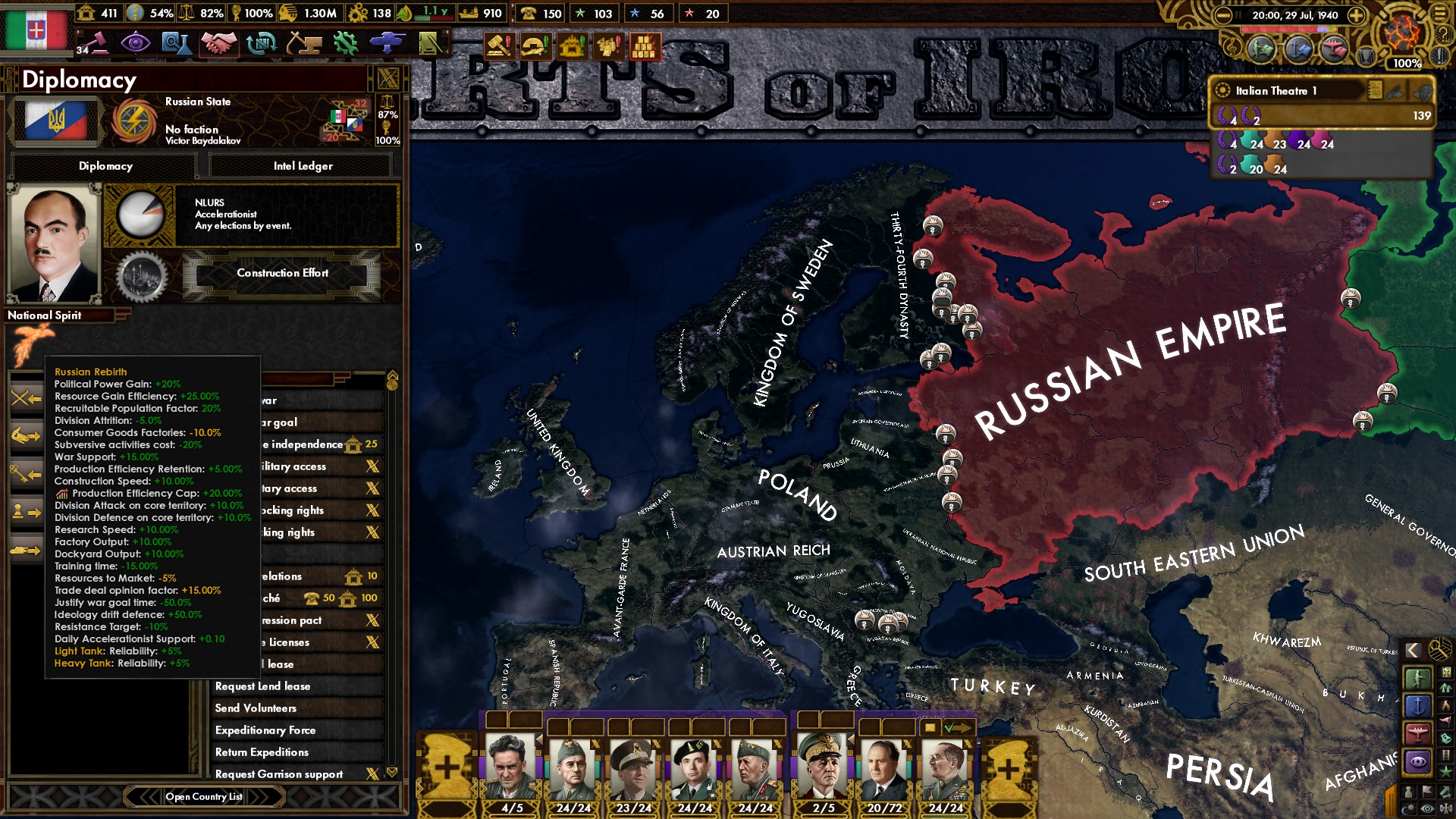Select the naval map mode anchor icon
1456x819 pixels.
pos(1418,705)
